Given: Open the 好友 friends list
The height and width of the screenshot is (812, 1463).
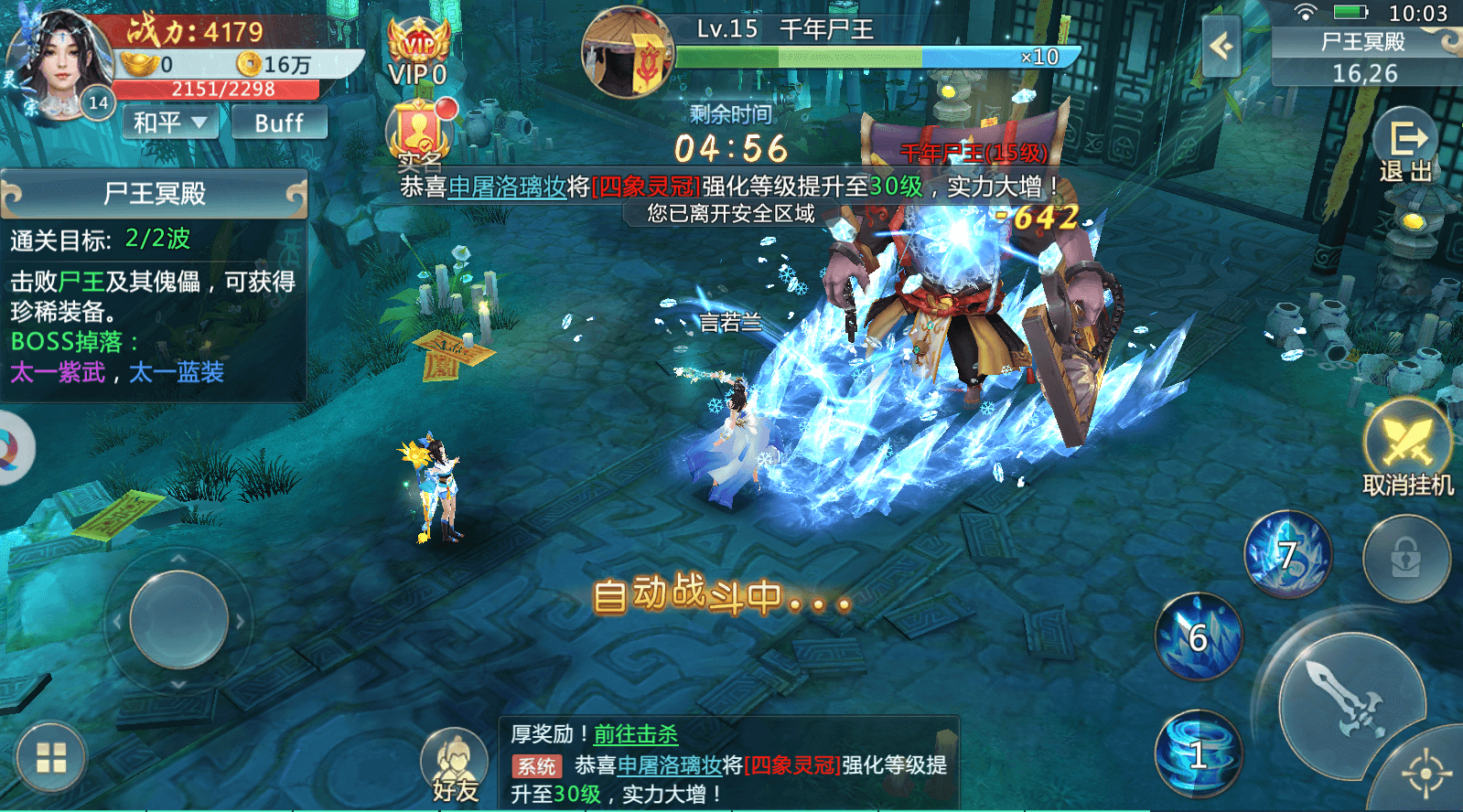Looking at the screenshot, I should [455, 768].
